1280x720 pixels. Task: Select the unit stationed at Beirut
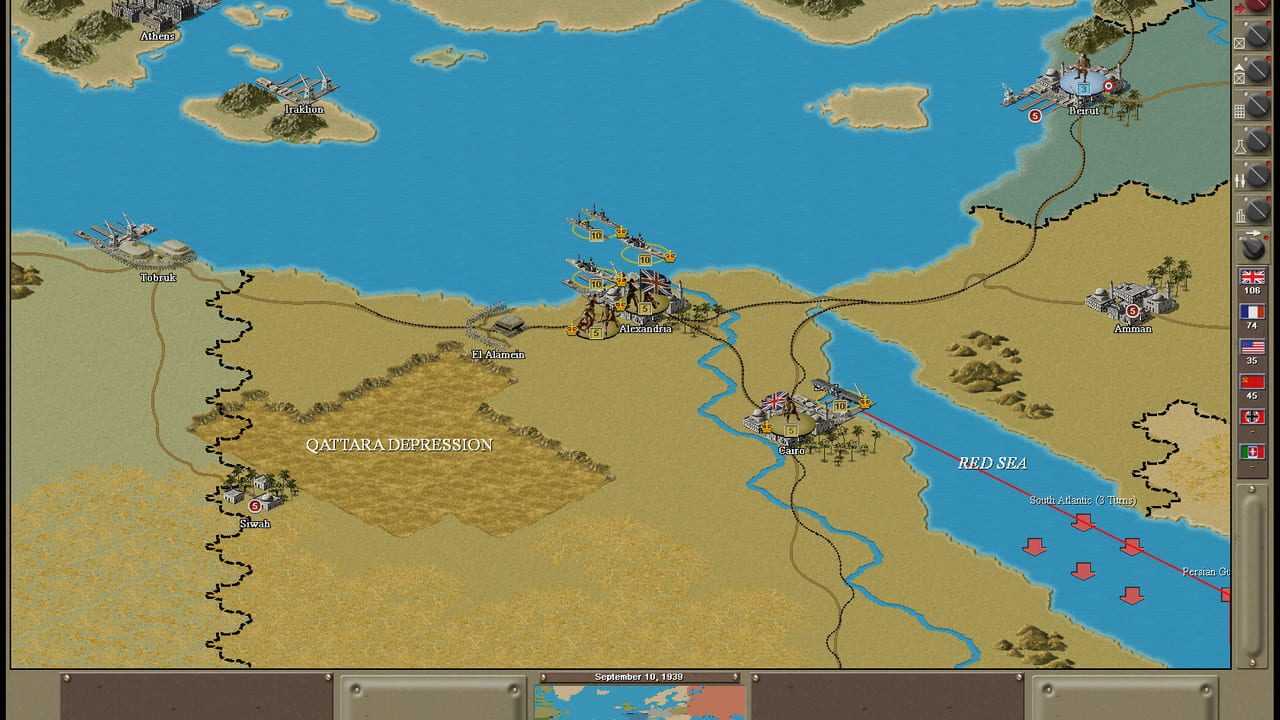(x=1083, y=76)
